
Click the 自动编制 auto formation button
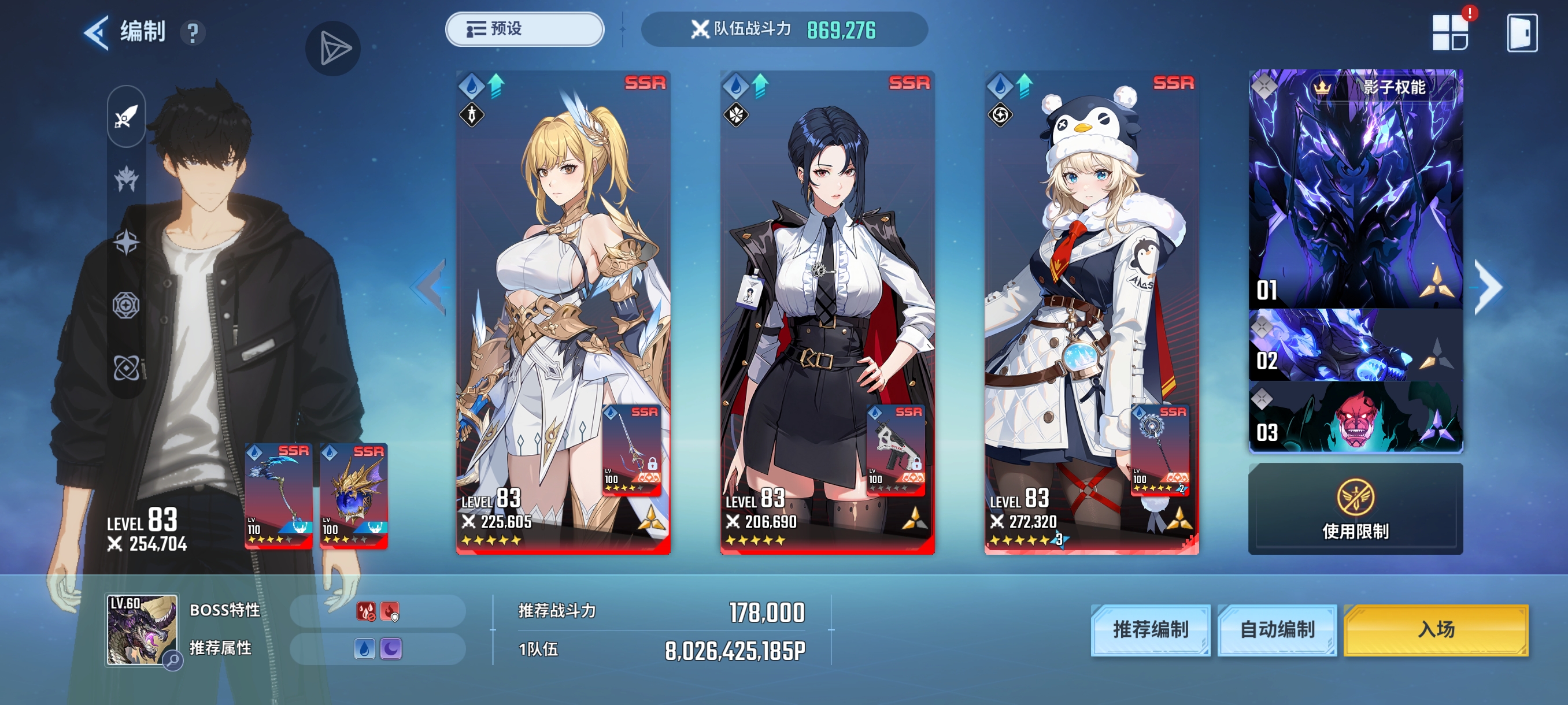click(x=1277, y=629)
